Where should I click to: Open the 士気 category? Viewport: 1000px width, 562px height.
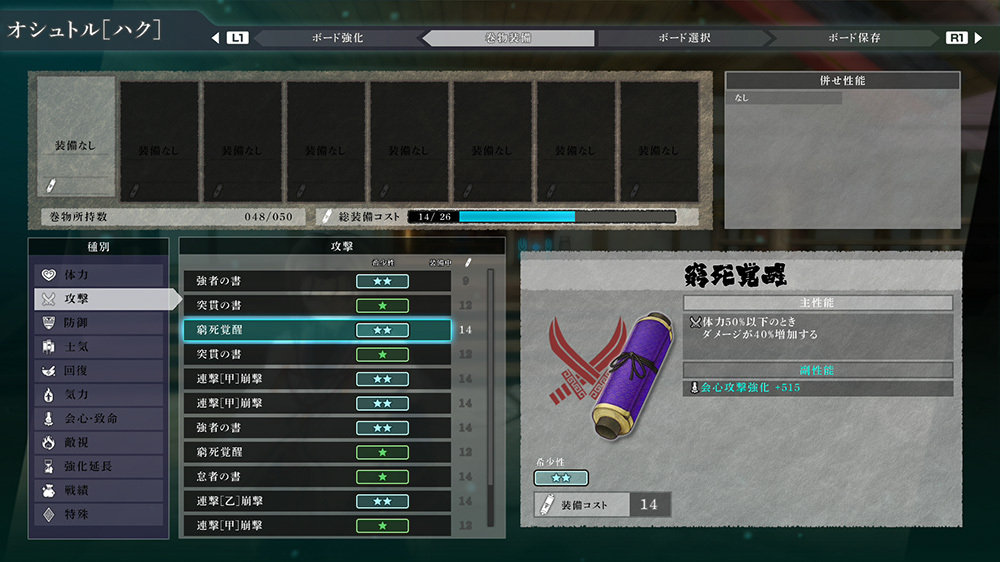(98, 347)
